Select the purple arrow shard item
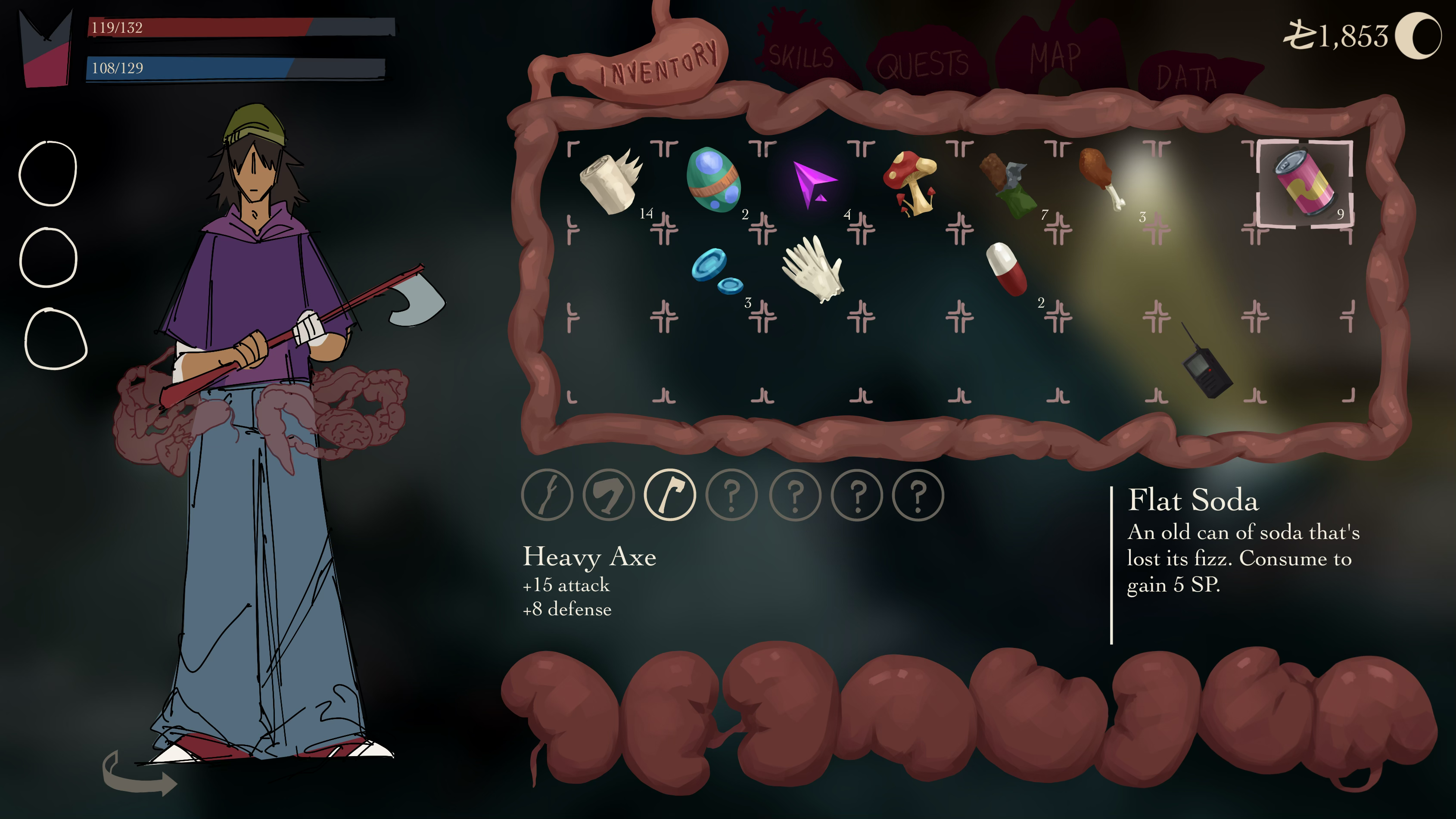 point(812,183)
